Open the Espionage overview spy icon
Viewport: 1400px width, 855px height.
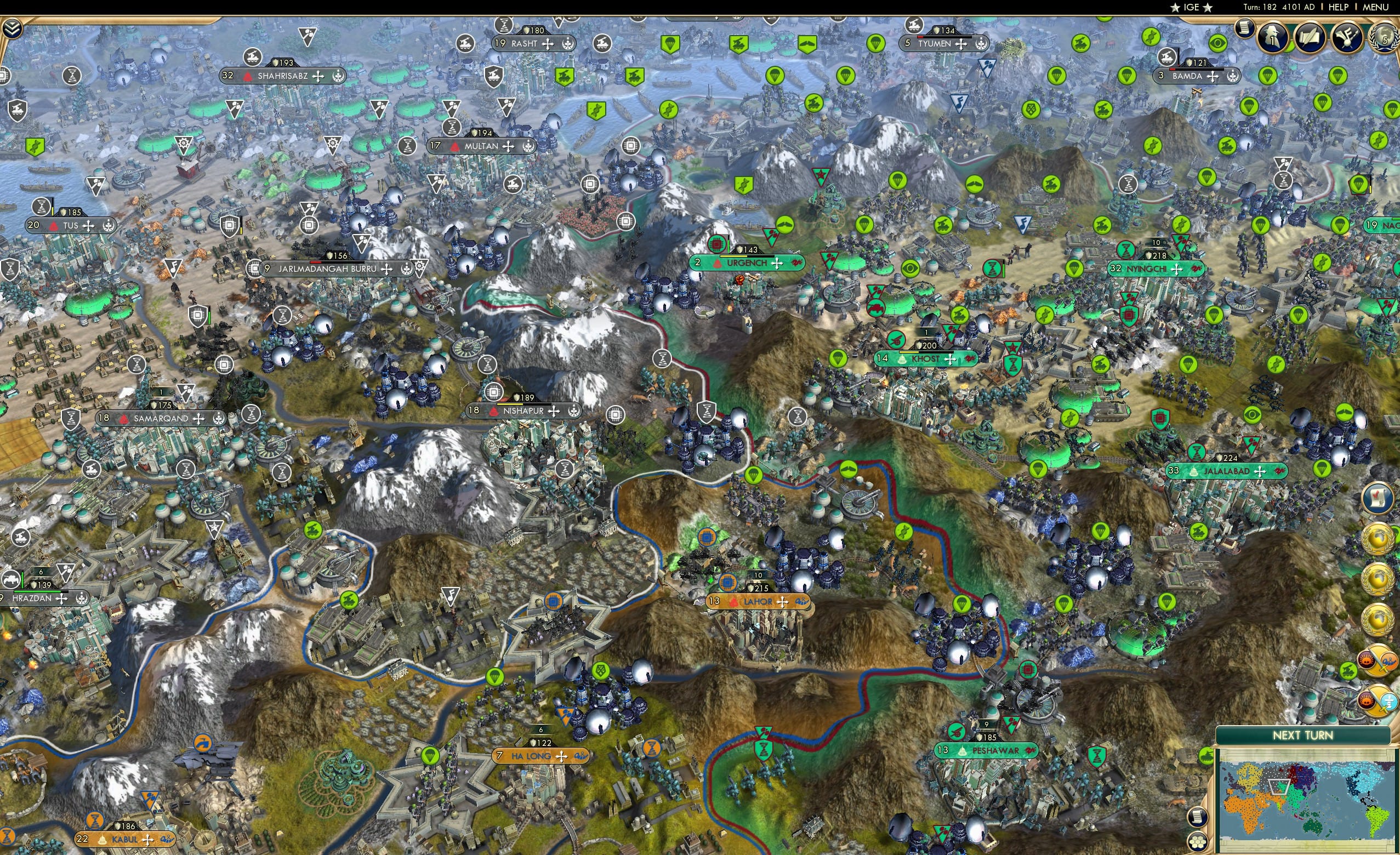(1273, 38)
